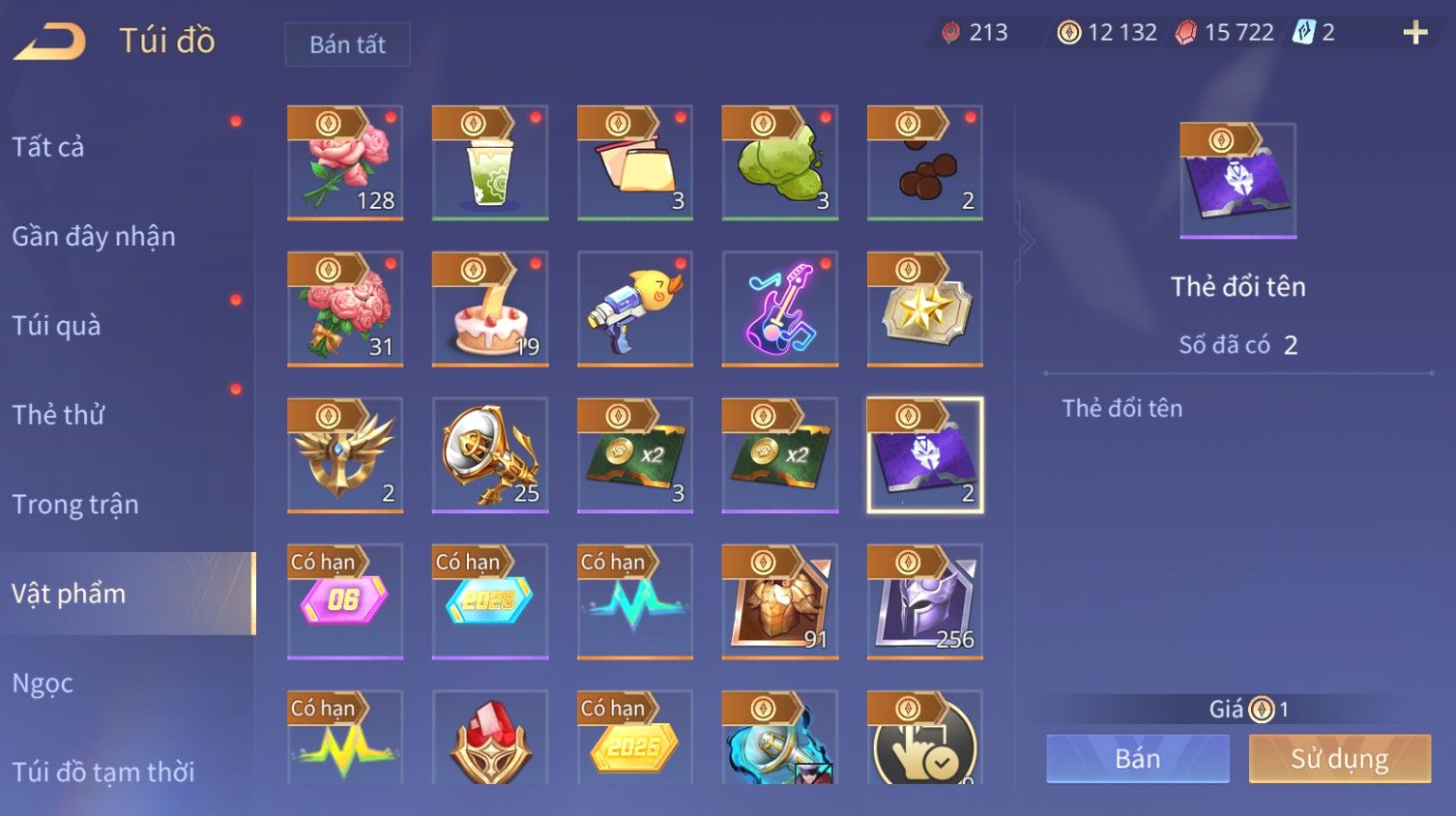
Task: Add currency with the plus button
Action: point(1414,33)
